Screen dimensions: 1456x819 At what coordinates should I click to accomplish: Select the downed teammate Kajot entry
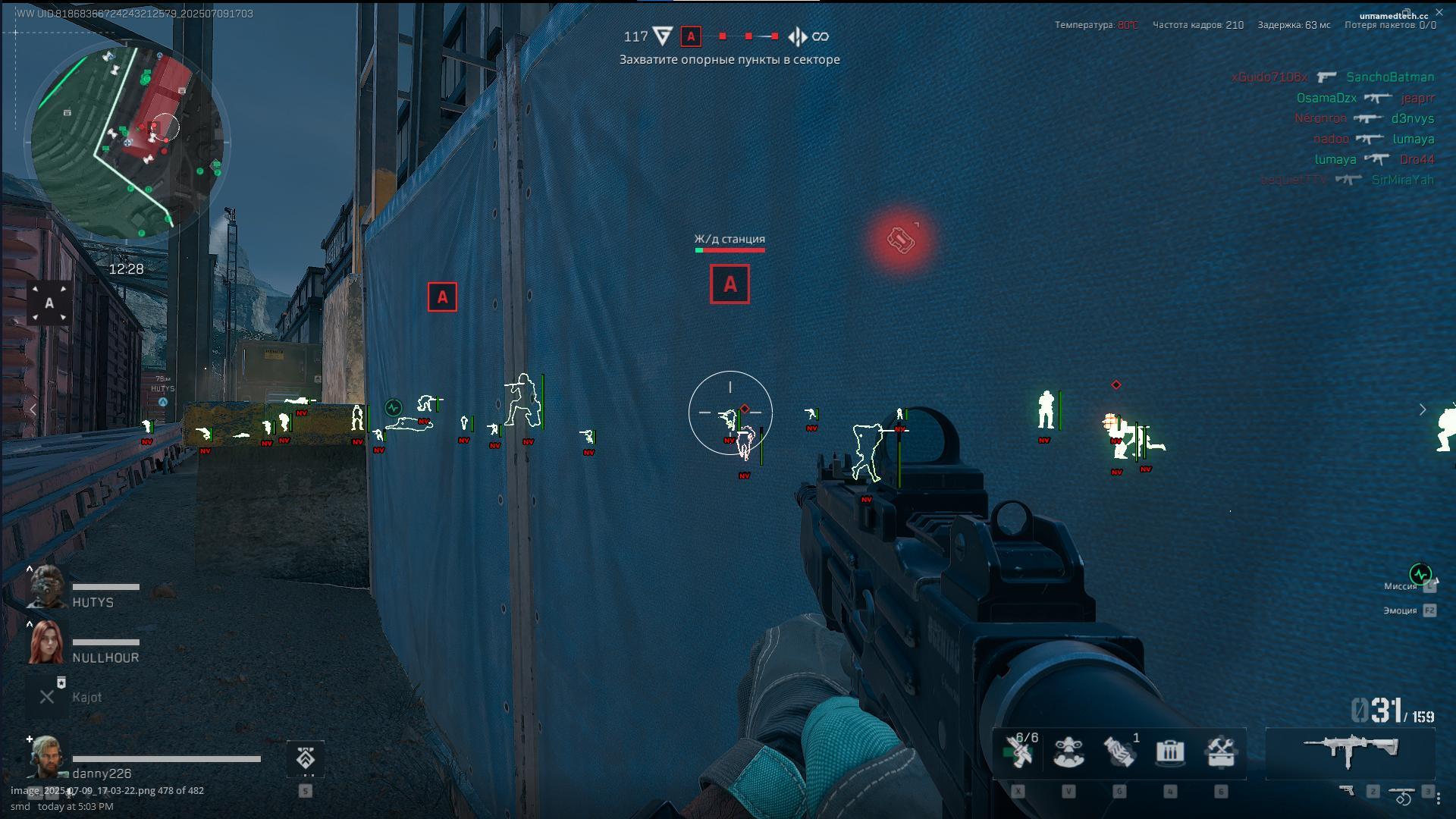pyautogui.click(x=47, y=697)
